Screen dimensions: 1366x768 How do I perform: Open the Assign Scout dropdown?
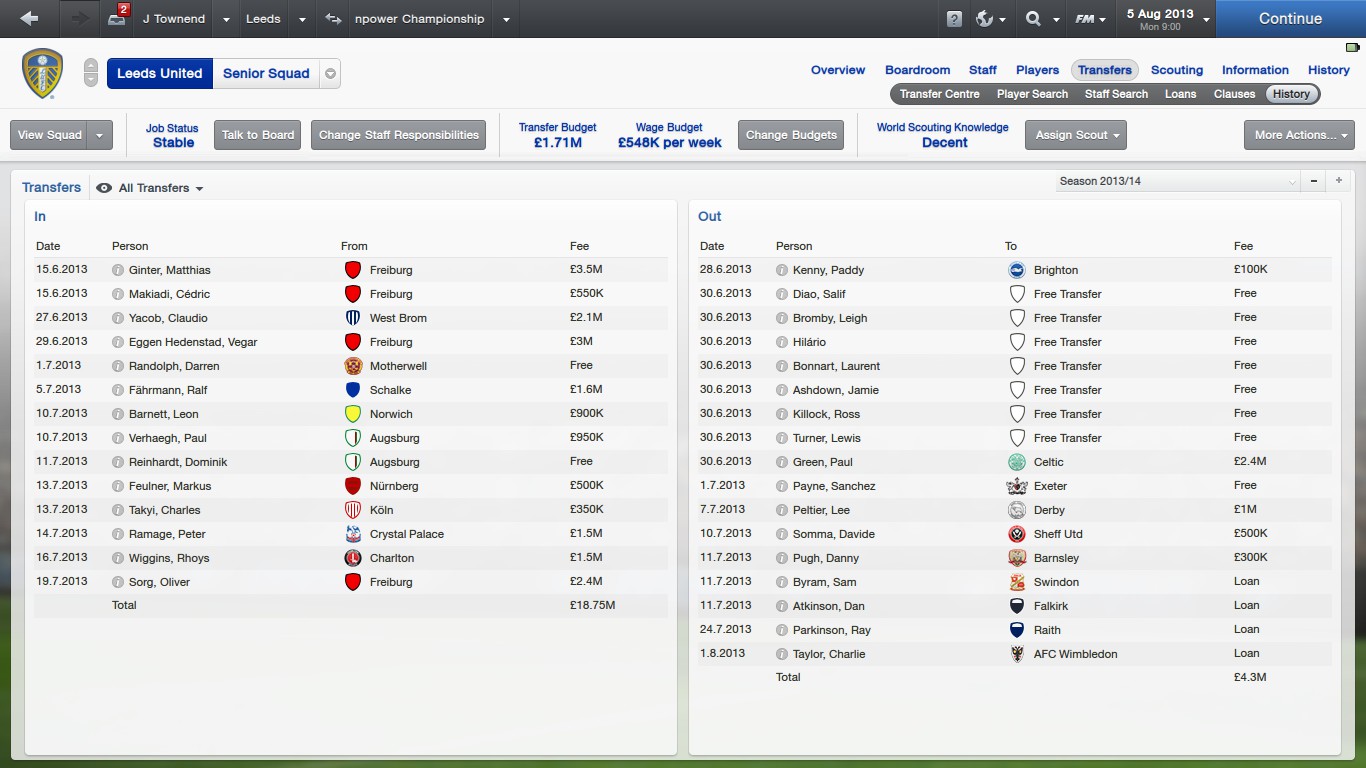click(1076, 135)
